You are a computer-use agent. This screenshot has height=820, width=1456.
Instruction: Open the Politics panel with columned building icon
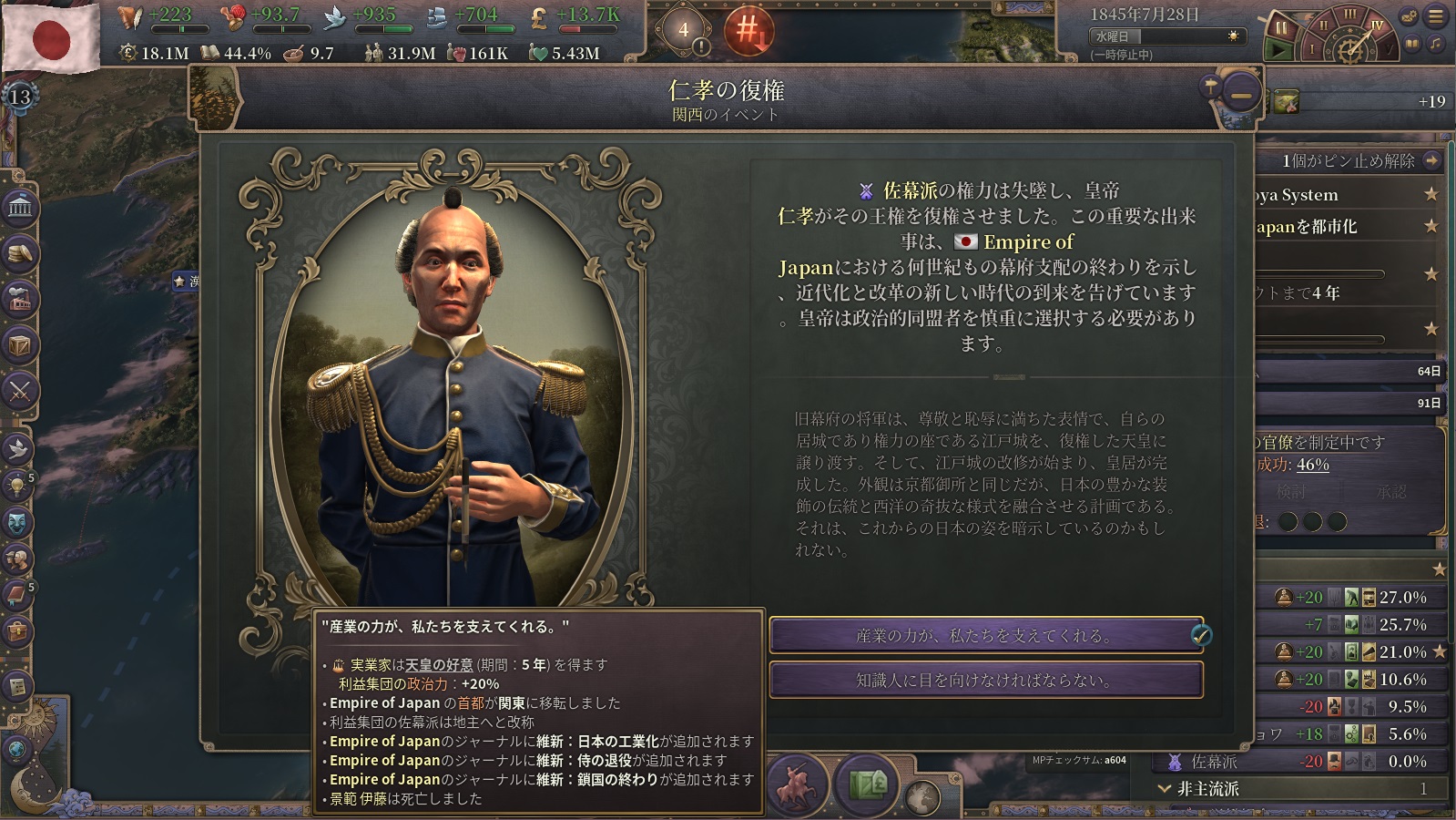pos(19,209)
